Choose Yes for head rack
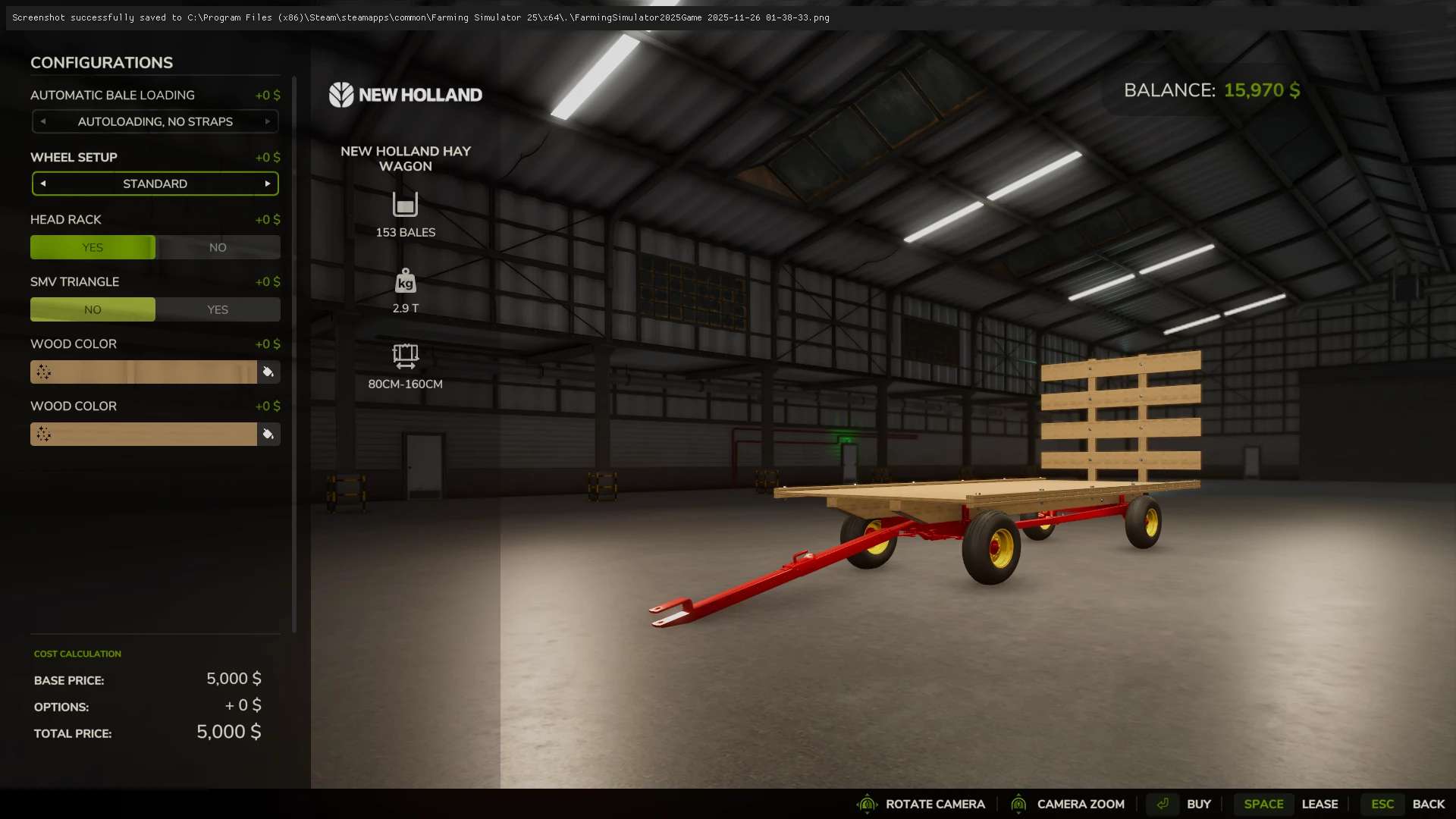The height and width of the screenshot is (819, 1456). tap(93, 247)
